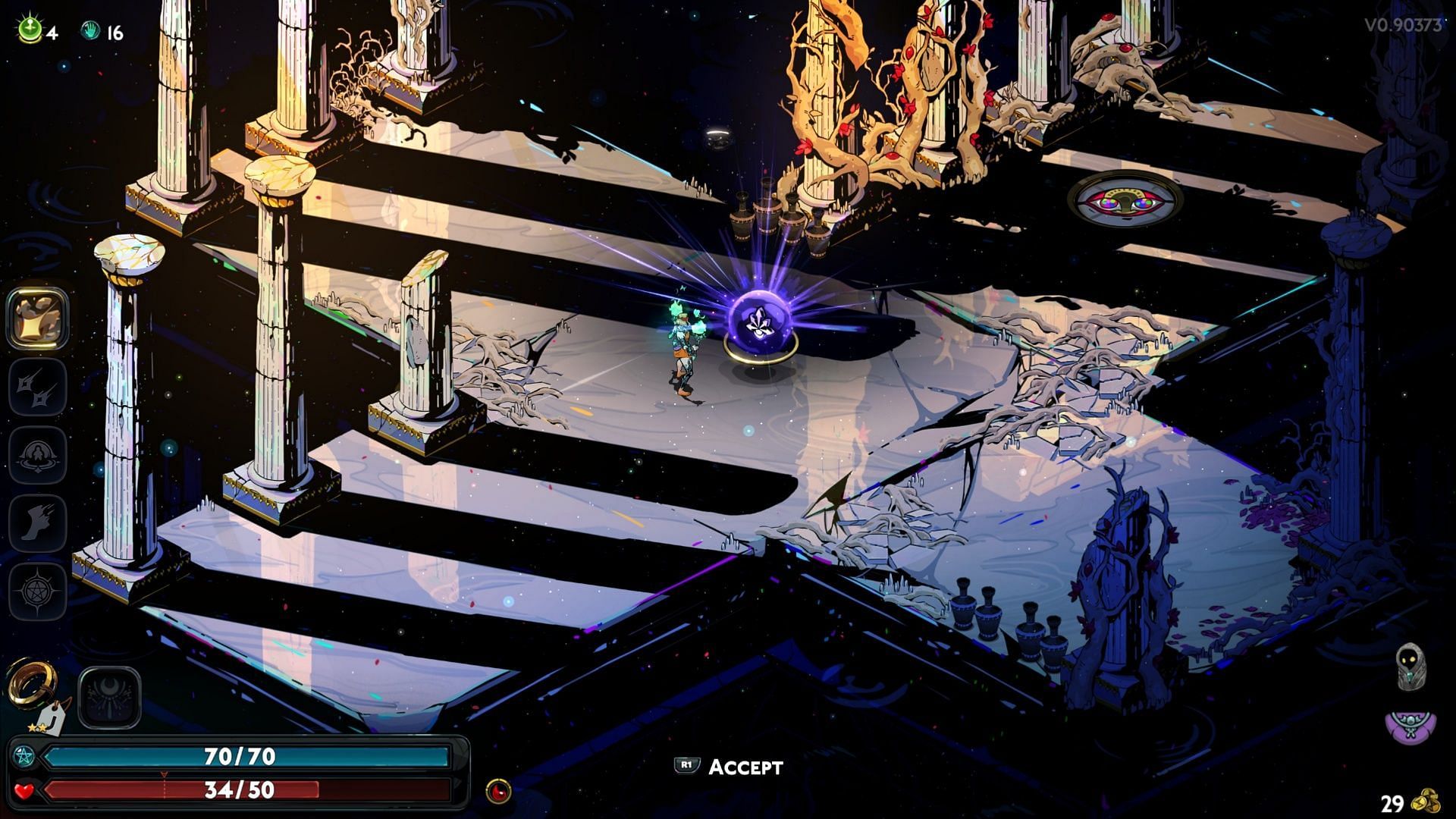Click the gold coins icon

pos(1430,802)
